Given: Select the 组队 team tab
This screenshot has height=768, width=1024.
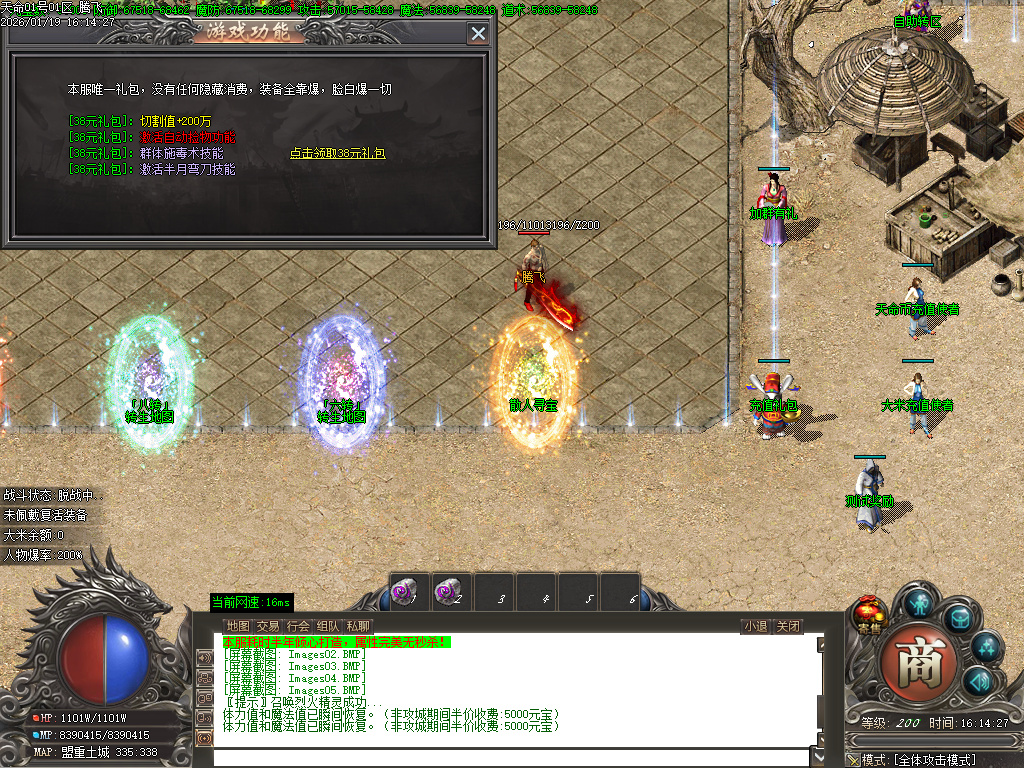Looking at the screenshot, I should point(328,626).
